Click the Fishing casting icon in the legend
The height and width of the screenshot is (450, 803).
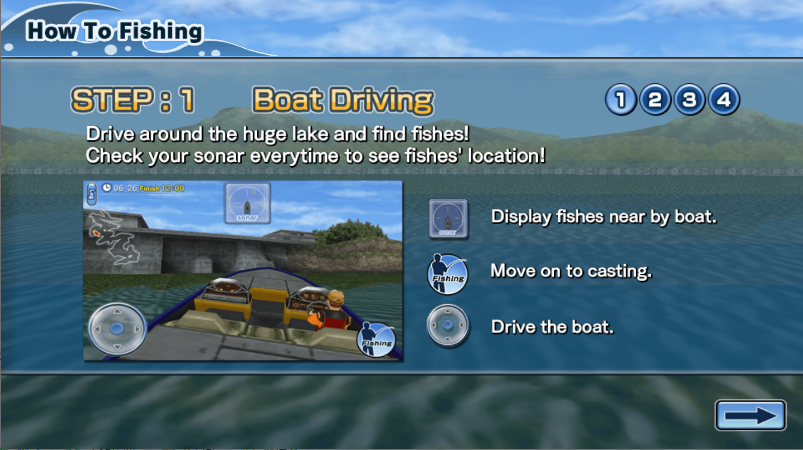pos(447,272)
